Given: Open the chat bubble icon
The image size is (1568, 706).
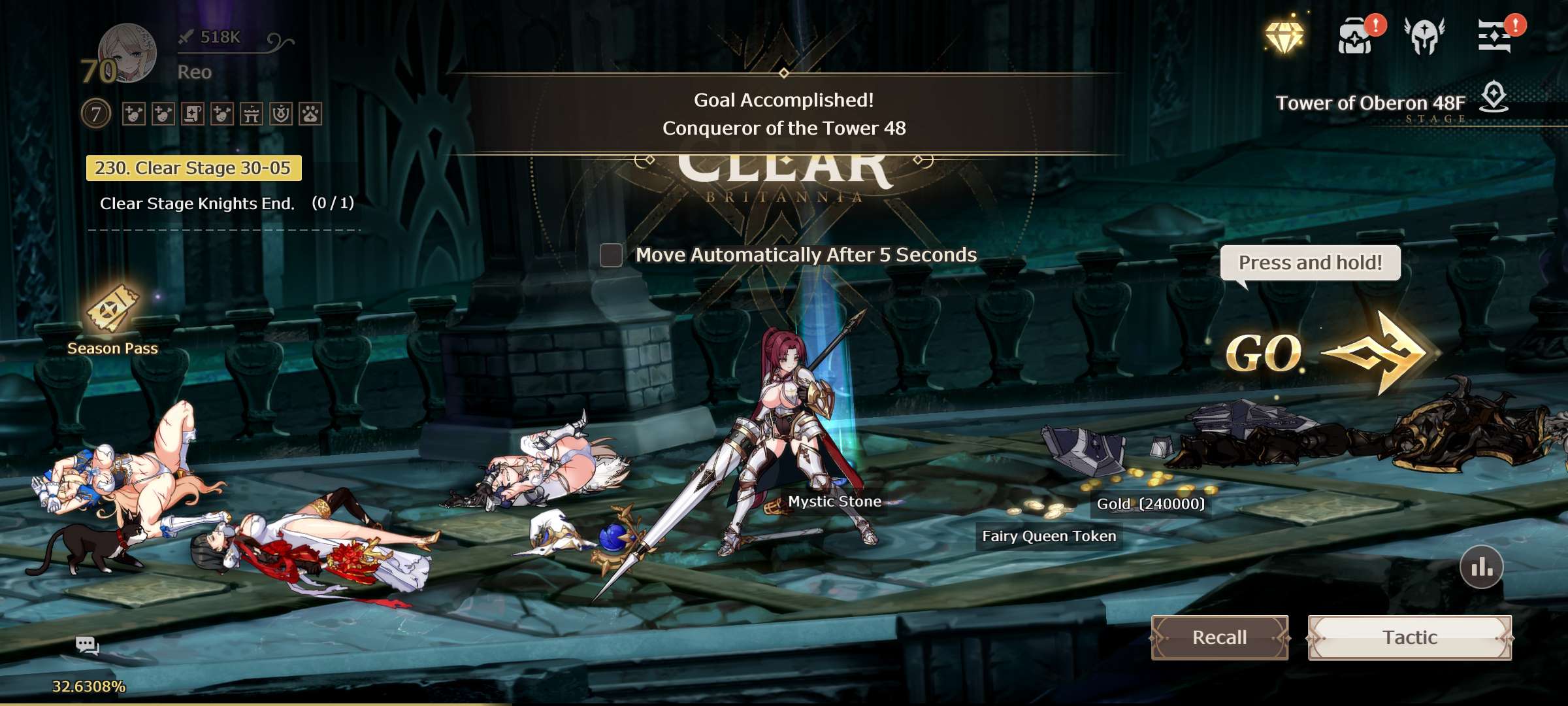Looking at the screenshot, I should [87, 646].
